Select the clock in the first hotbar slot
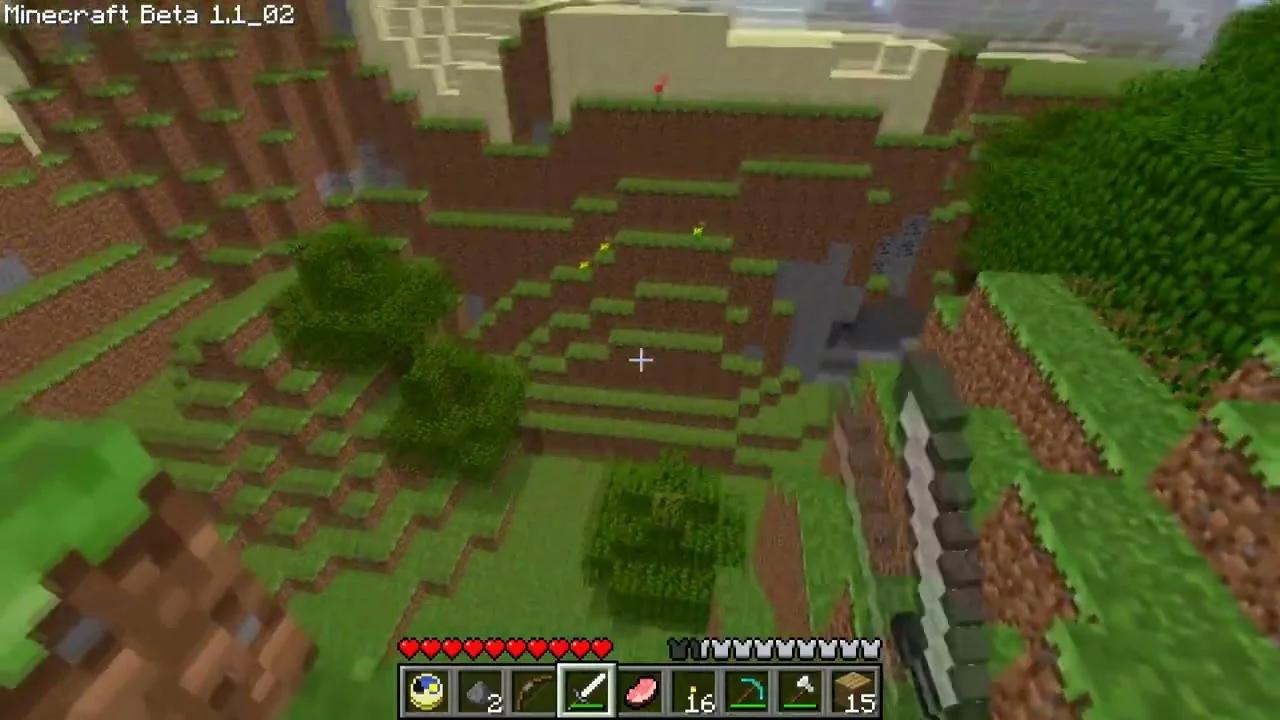Viewport: 1280px width, 720px height. tap(427, 690)
